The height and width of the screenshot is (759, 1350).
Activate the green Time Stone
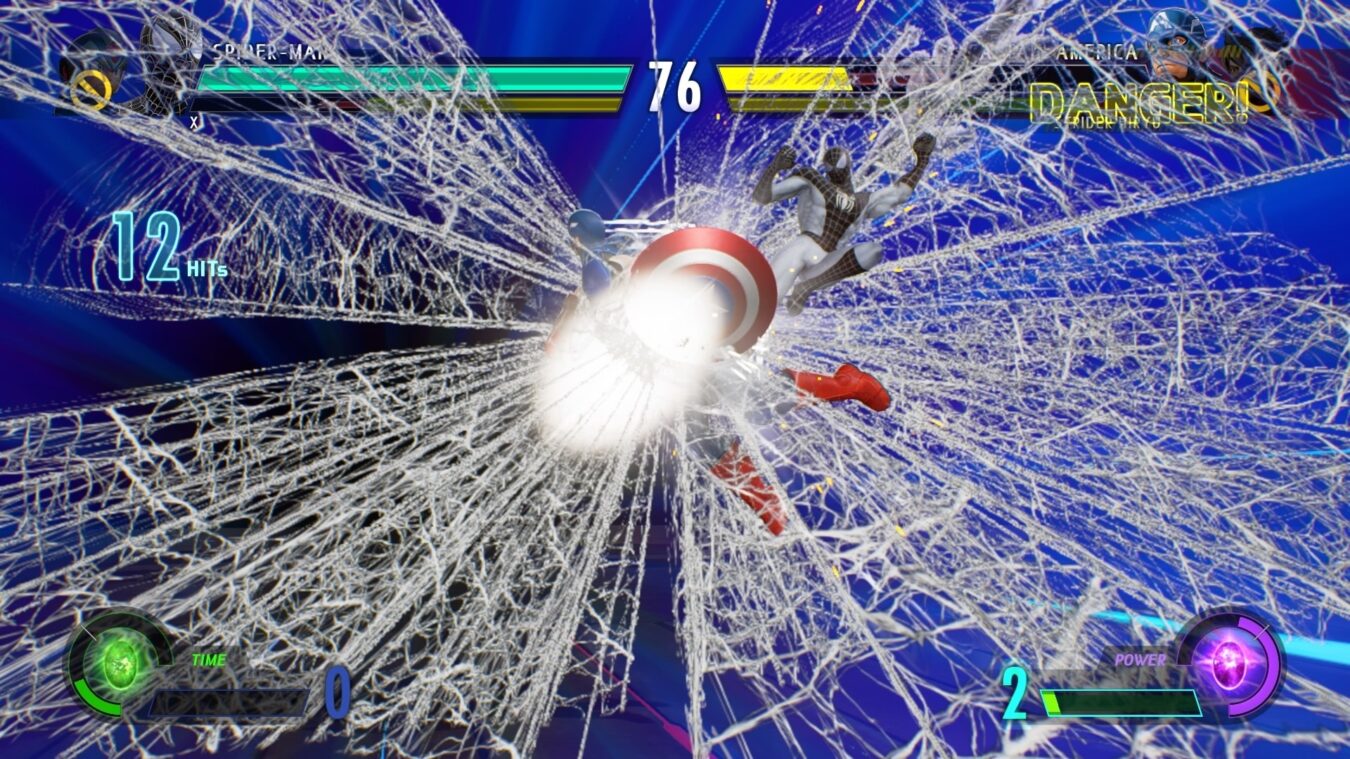pyautogui.click(x=119, y=661)
